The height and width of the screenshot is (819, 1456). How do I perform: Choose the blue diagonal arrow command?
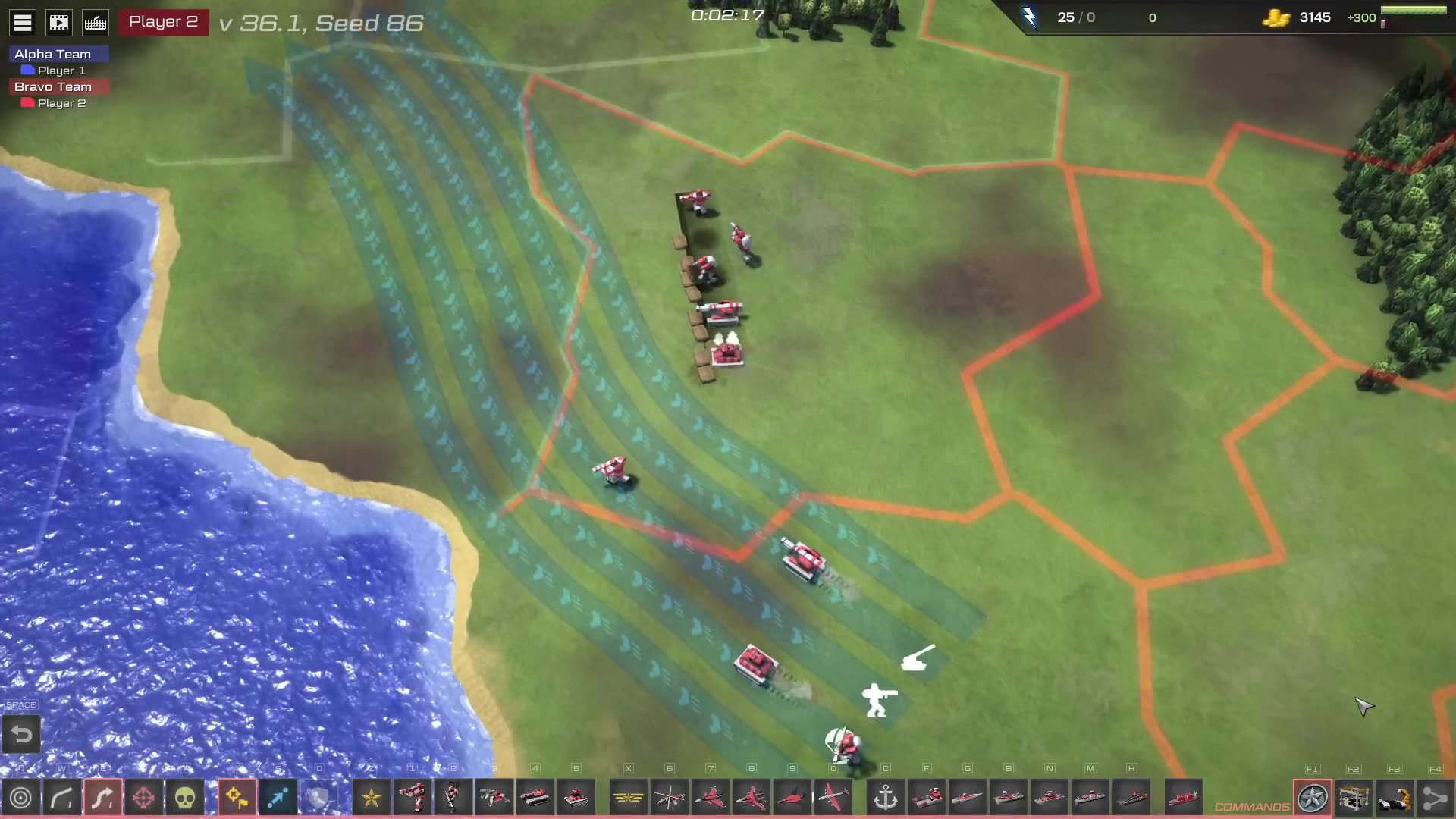pyautogui.click(x=278, y=798)
